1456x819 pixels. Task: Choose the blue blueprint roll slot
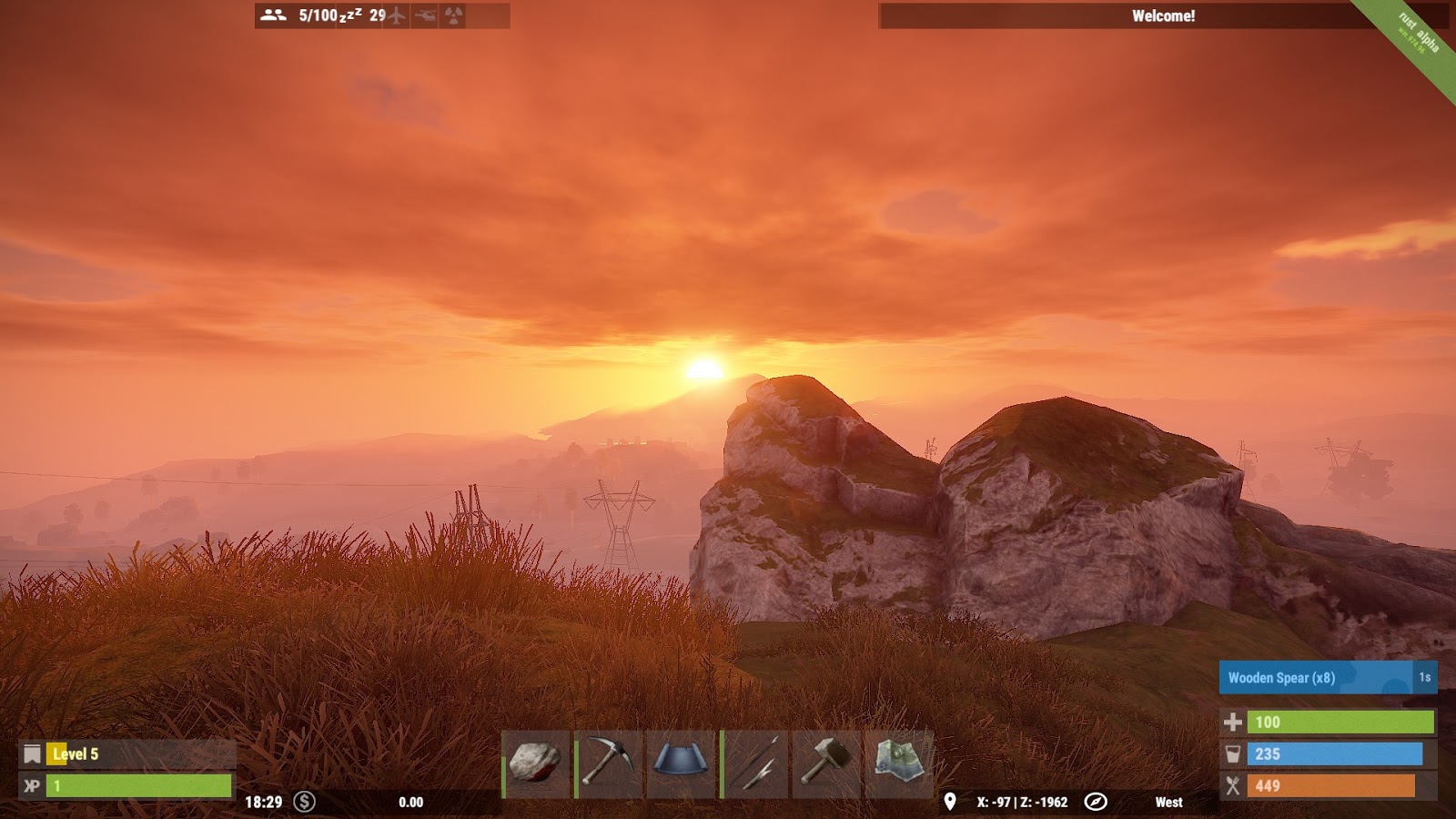(681, 763)
